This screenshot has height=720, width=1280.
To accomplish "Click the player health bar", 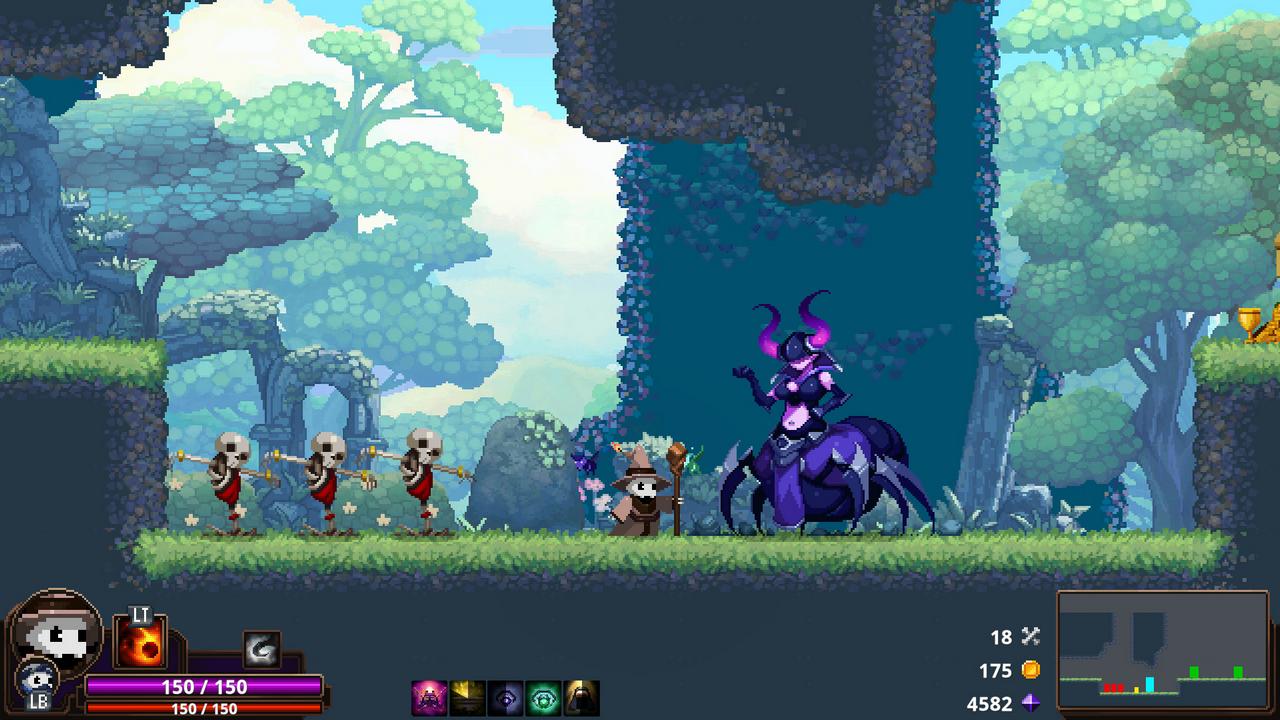I will click(x=205, y=706).
